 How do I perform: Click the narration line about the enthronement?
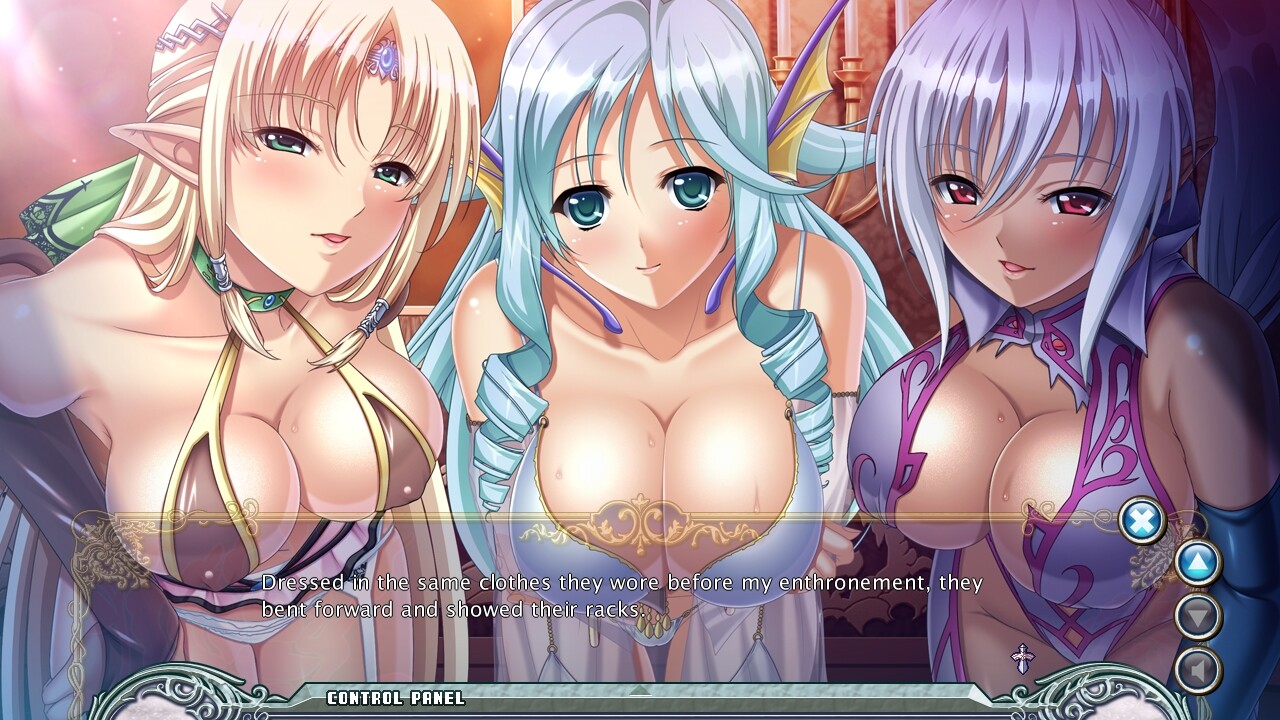(620, 578)
